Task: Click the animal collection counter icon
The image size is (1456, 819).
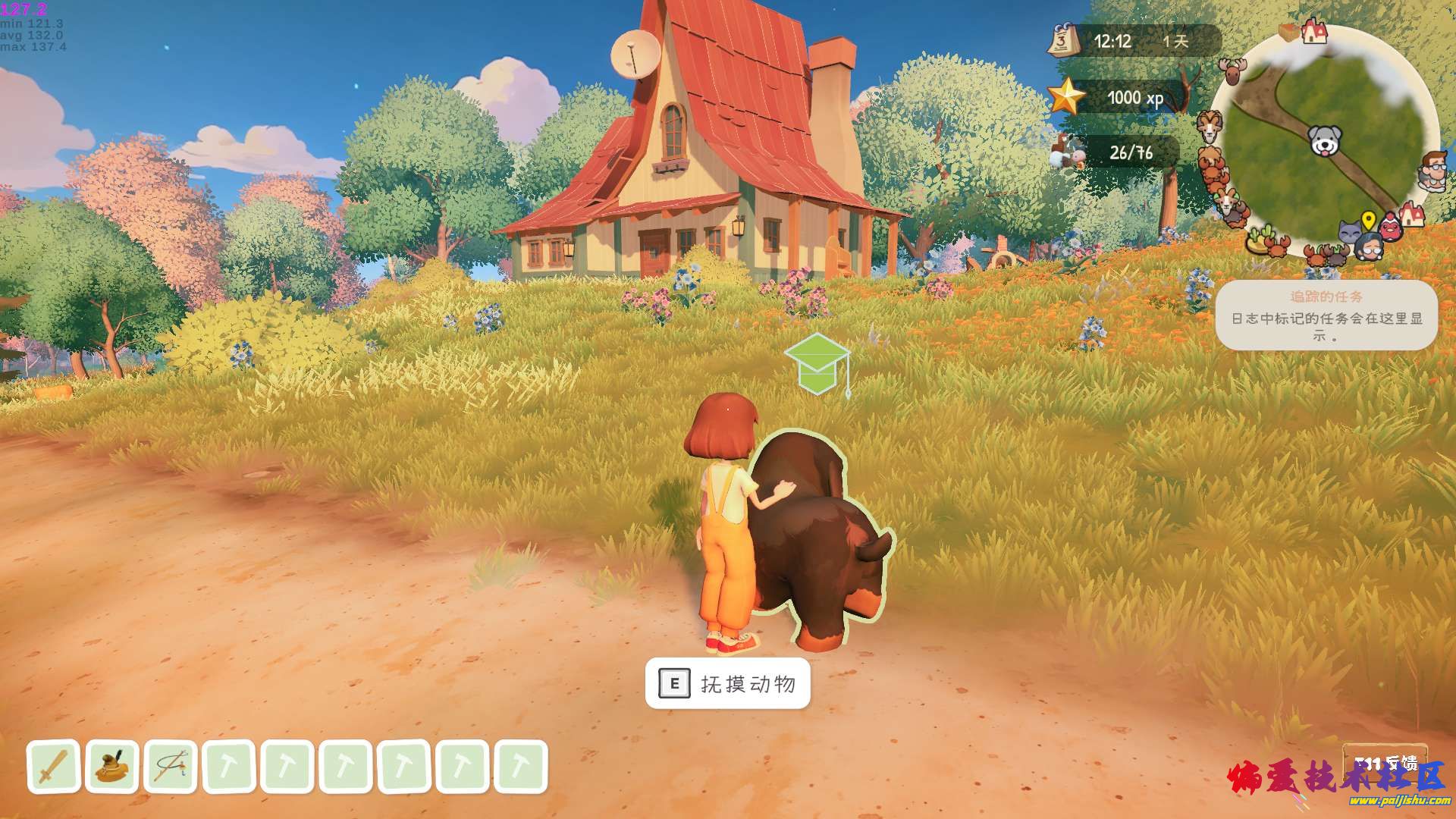Action: tap(1068, 152)
